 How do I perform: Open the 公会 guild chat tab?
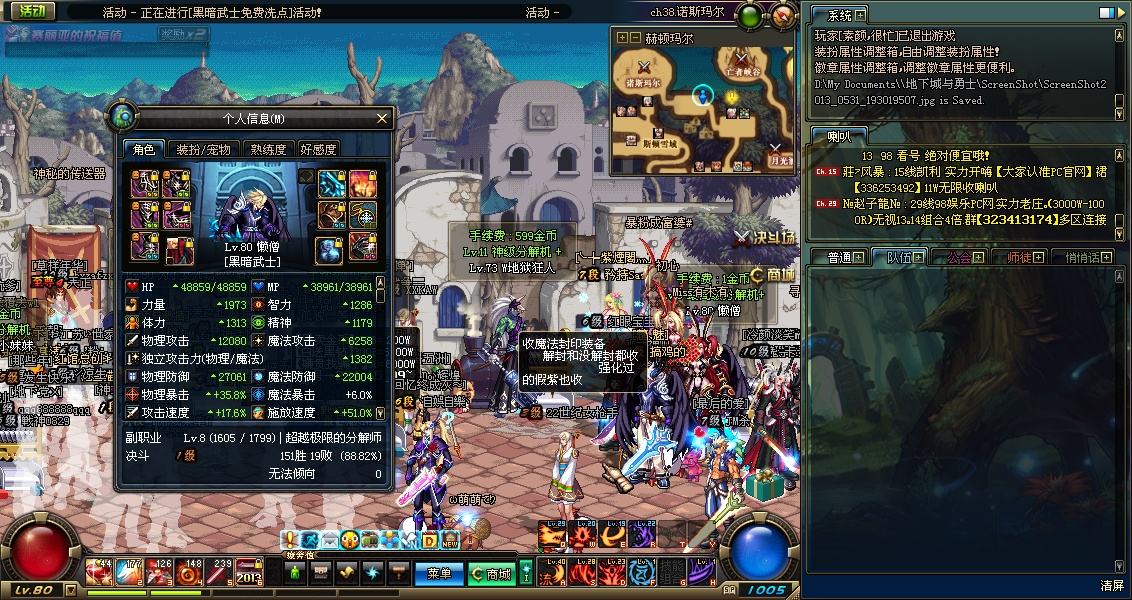[x=958, y=257]
